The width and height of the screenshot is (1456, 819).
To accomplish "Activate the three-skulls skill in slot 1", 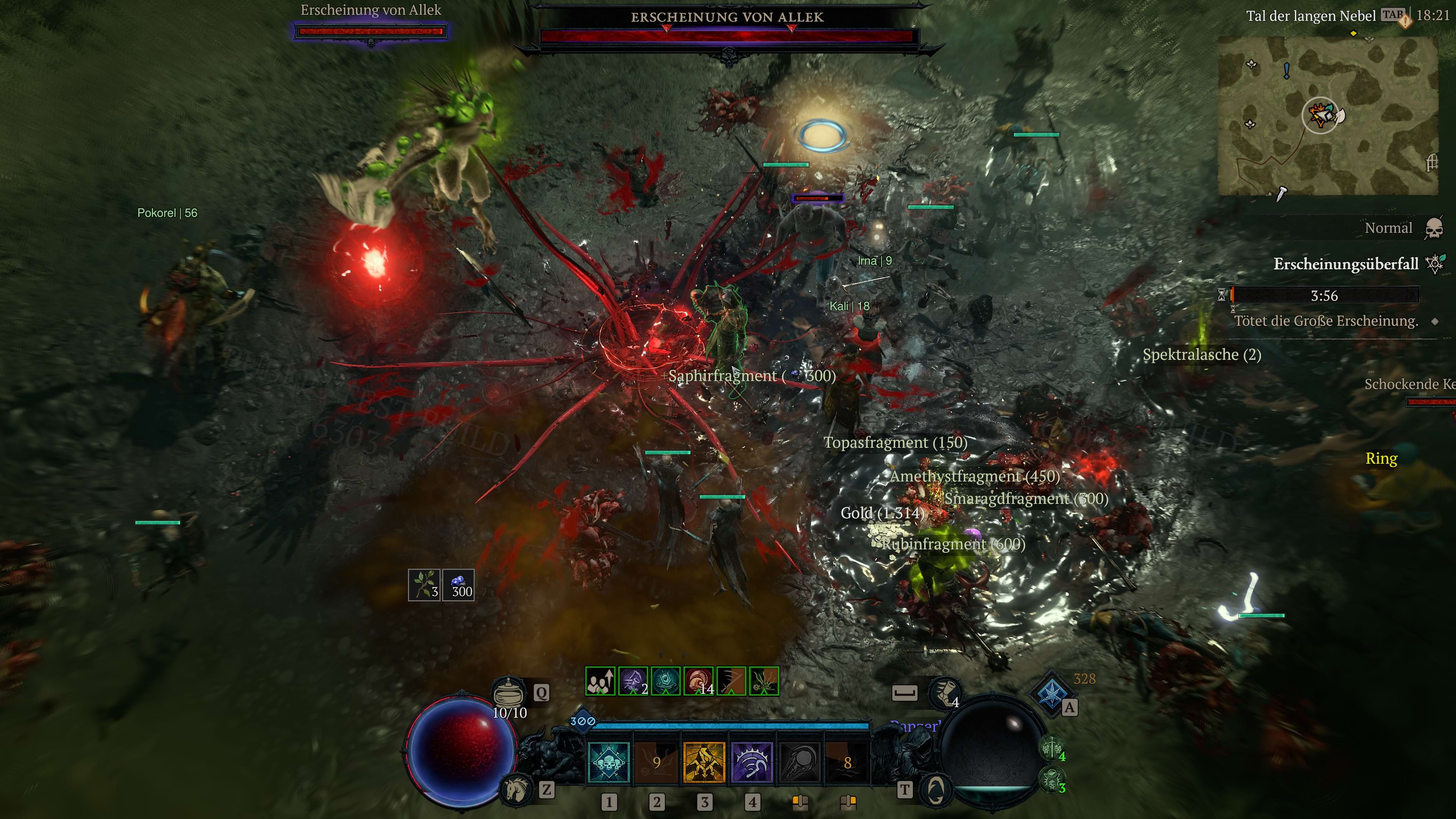I will (x=609, y=763).
